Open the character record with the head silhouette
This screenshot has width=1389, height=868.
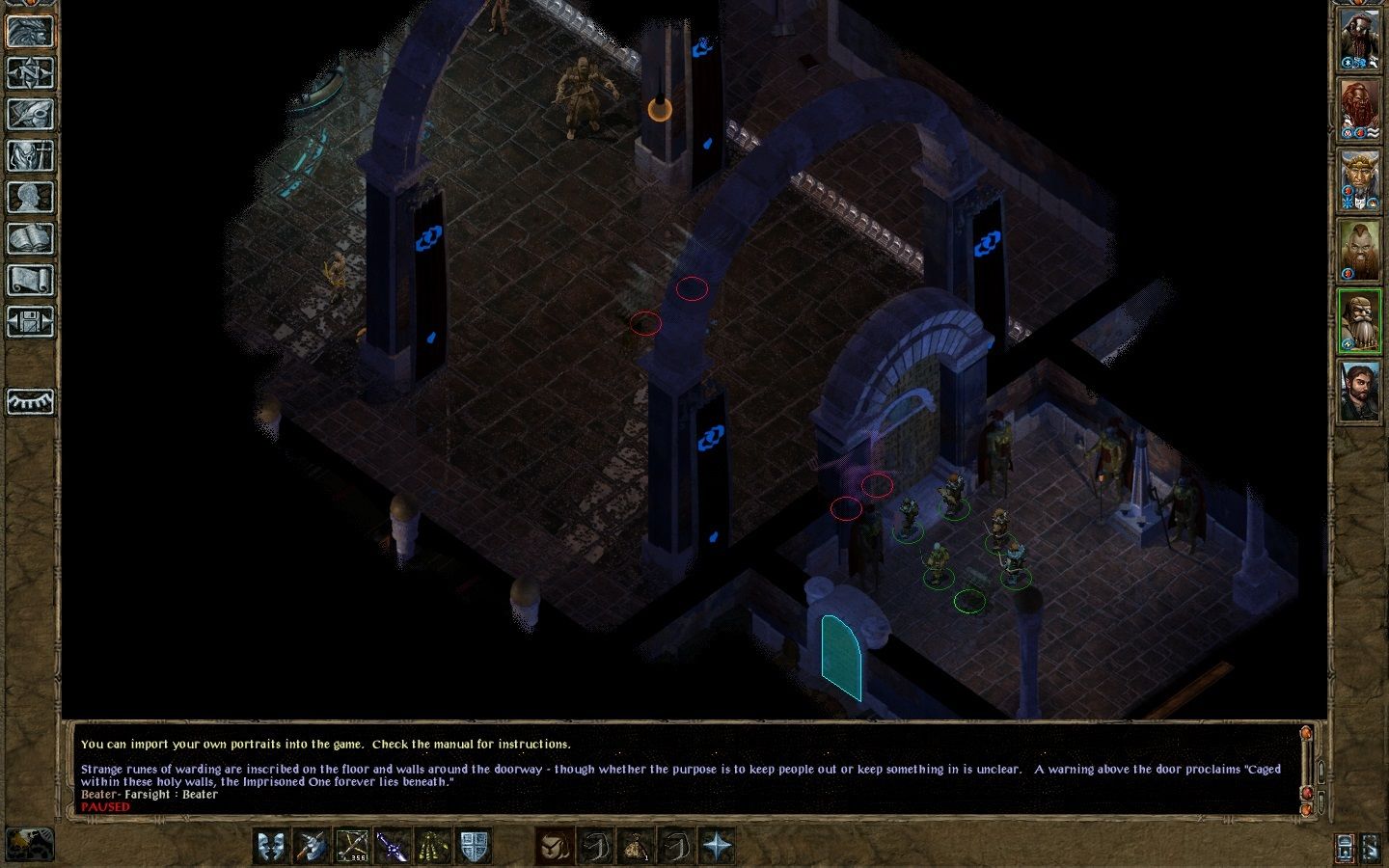pos(30,198)
